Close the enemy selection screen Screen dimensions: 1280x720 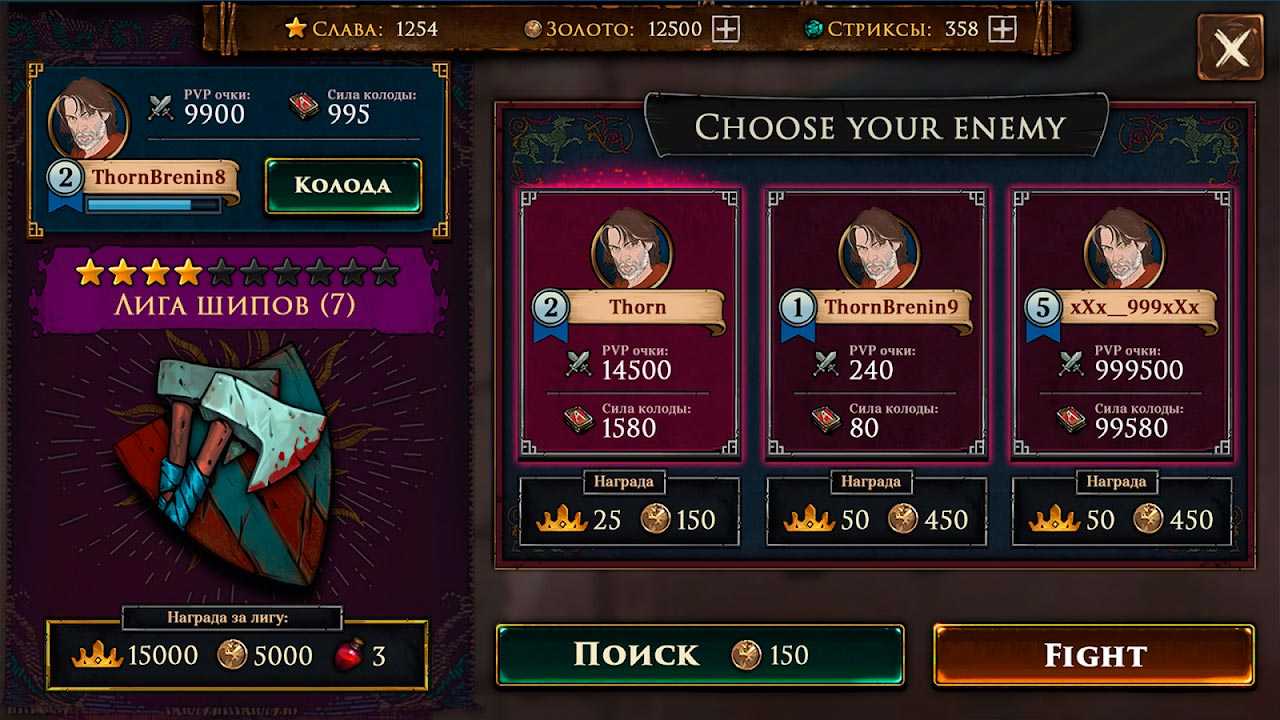[1231, 47]
